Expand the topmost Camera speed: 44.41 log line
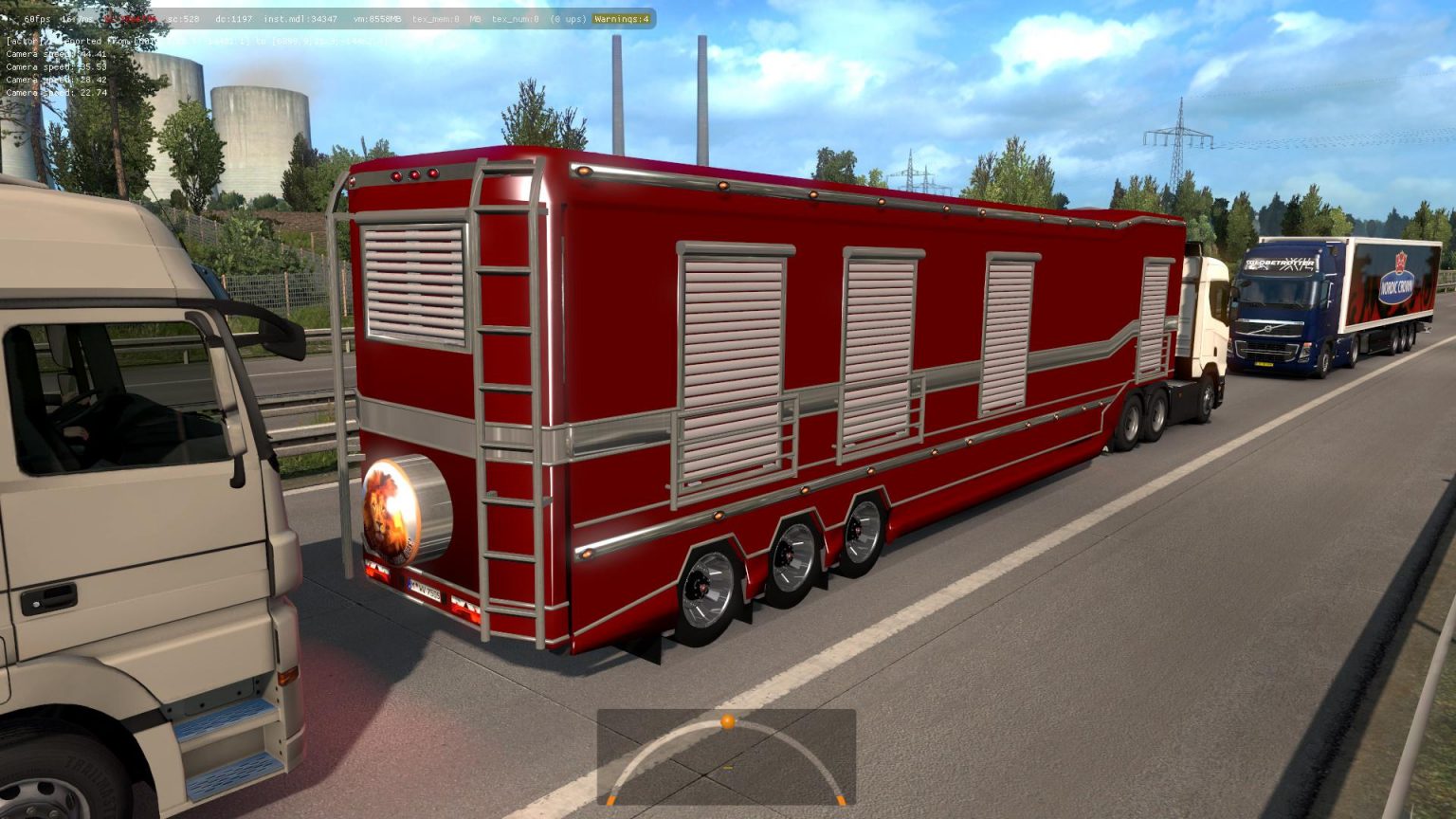The height and width of the screenshot is (819, 1456). 55,54
